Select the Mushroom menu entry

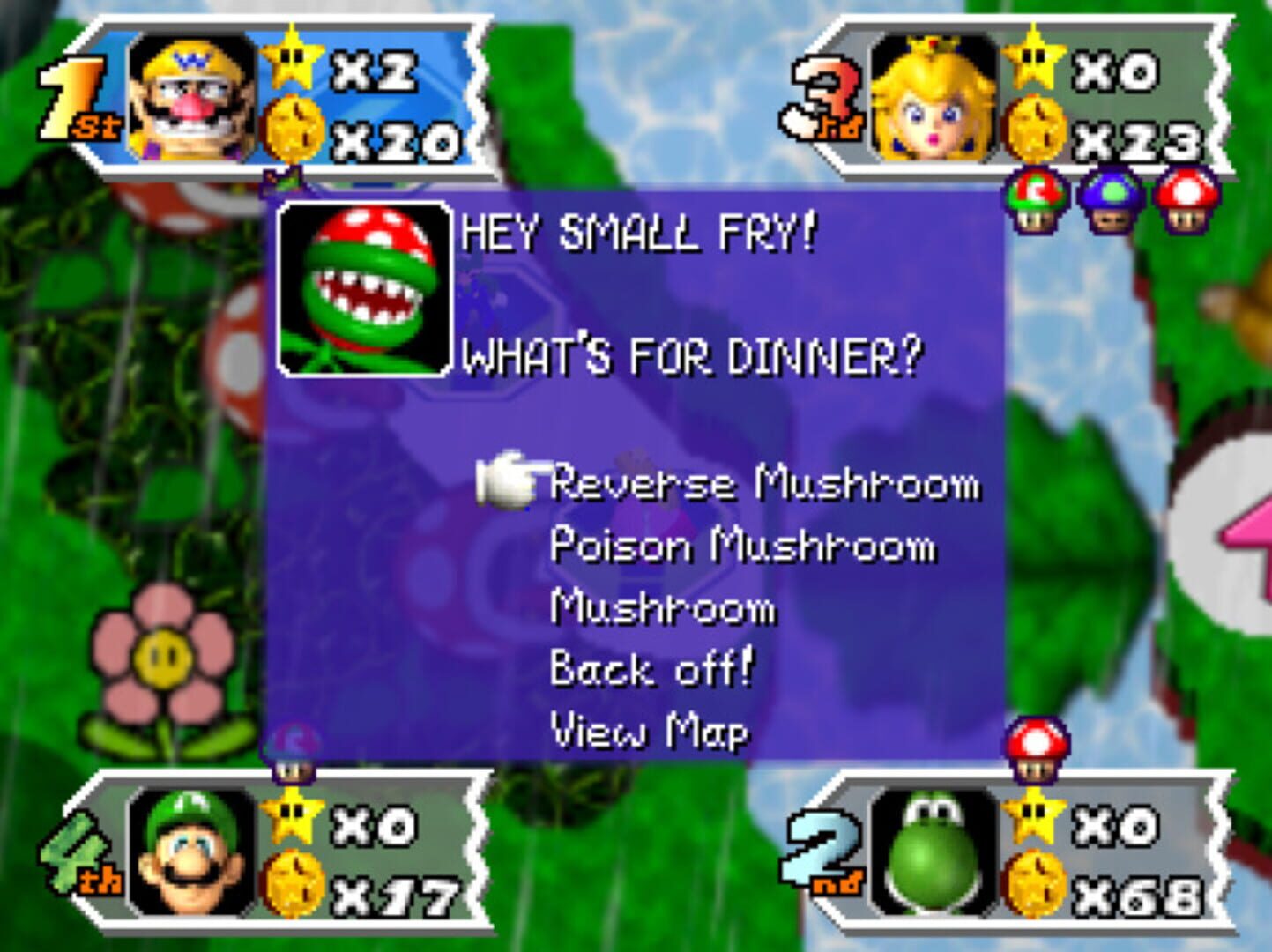pyautogui.click(x=663, y=609)
